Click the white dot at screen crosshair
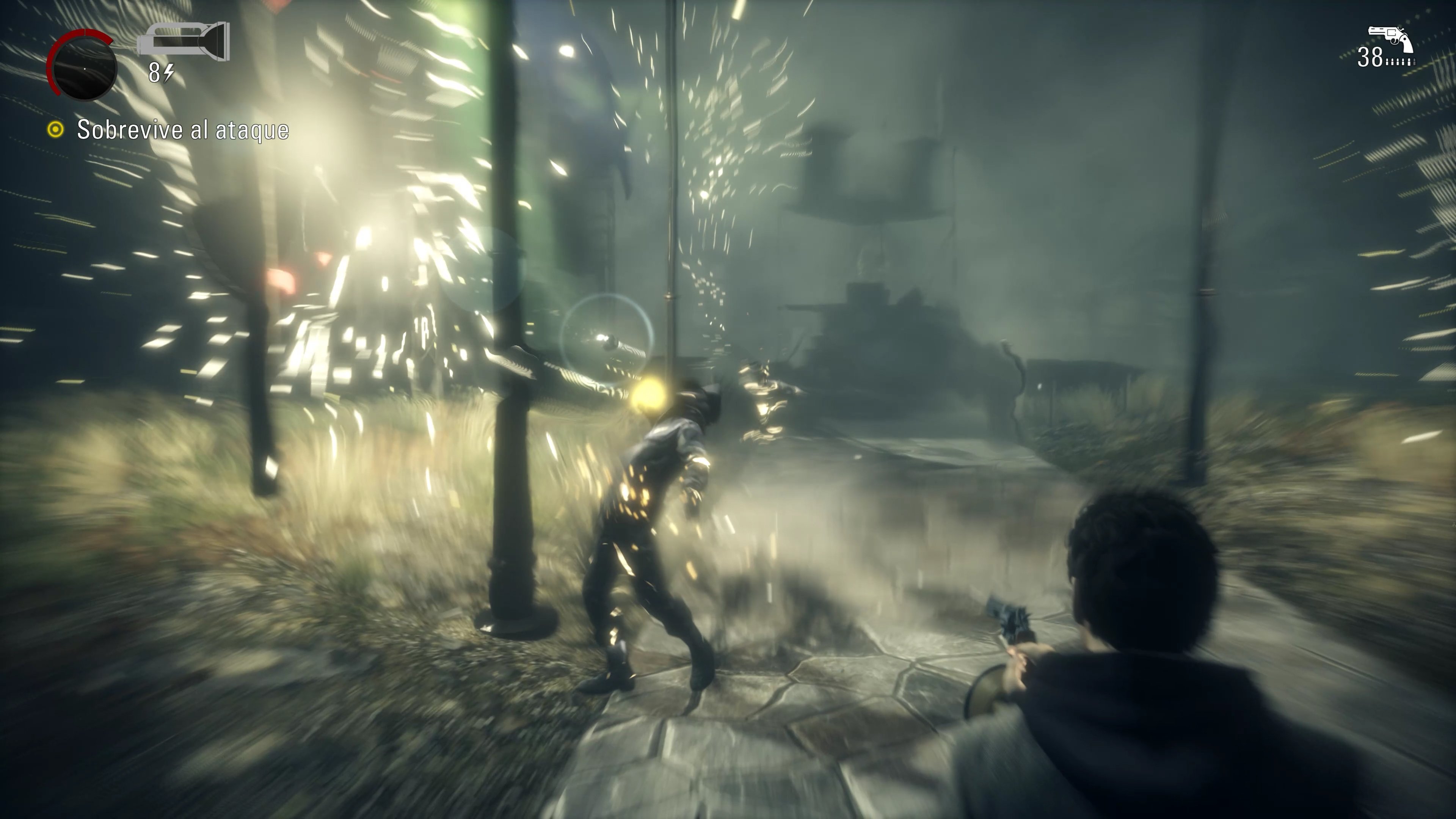Screen dimensions: 1456x819 85,69
